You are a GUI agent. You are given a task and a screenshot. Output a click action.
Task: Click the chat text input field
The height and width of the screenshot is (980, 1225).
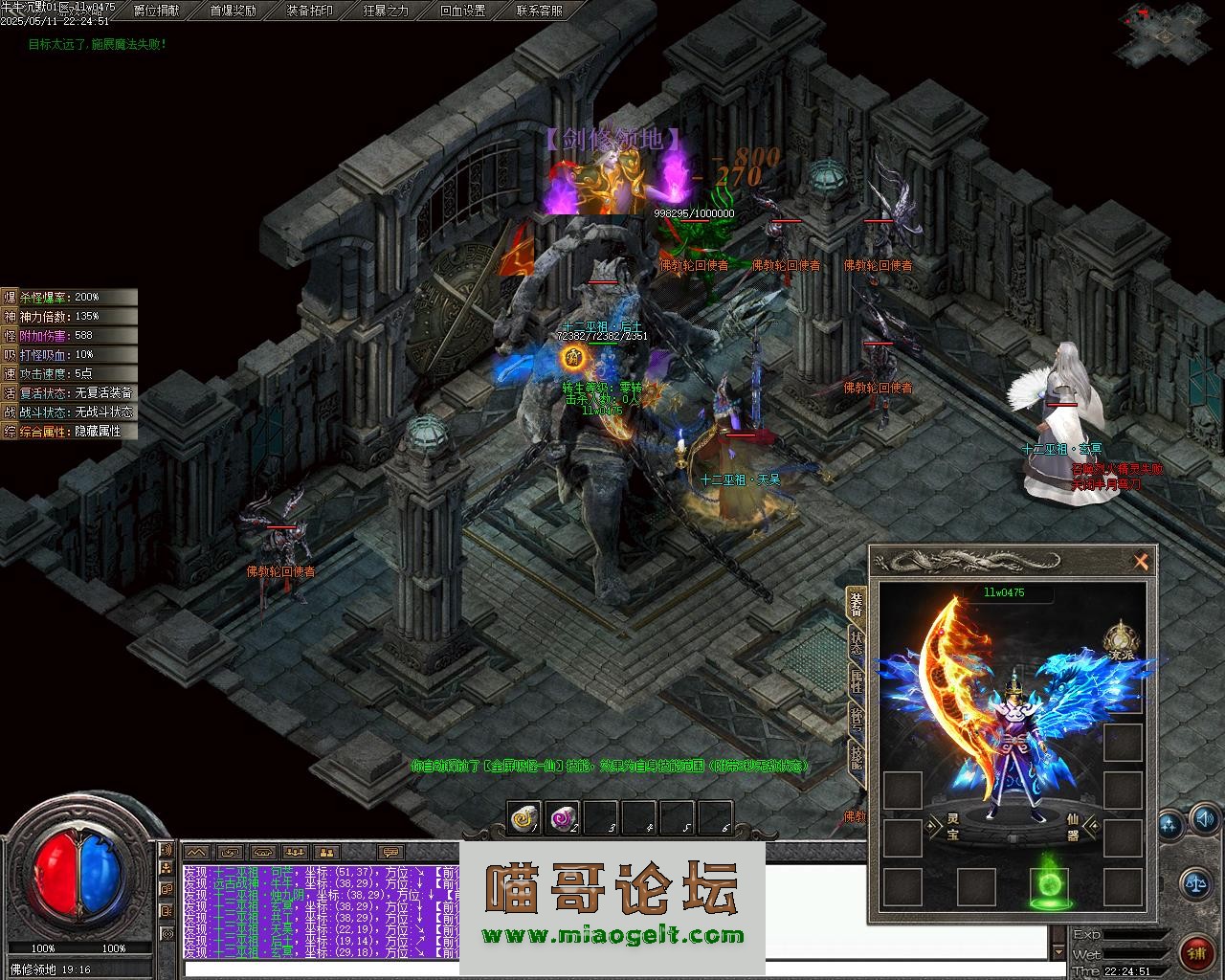point(316,969)
